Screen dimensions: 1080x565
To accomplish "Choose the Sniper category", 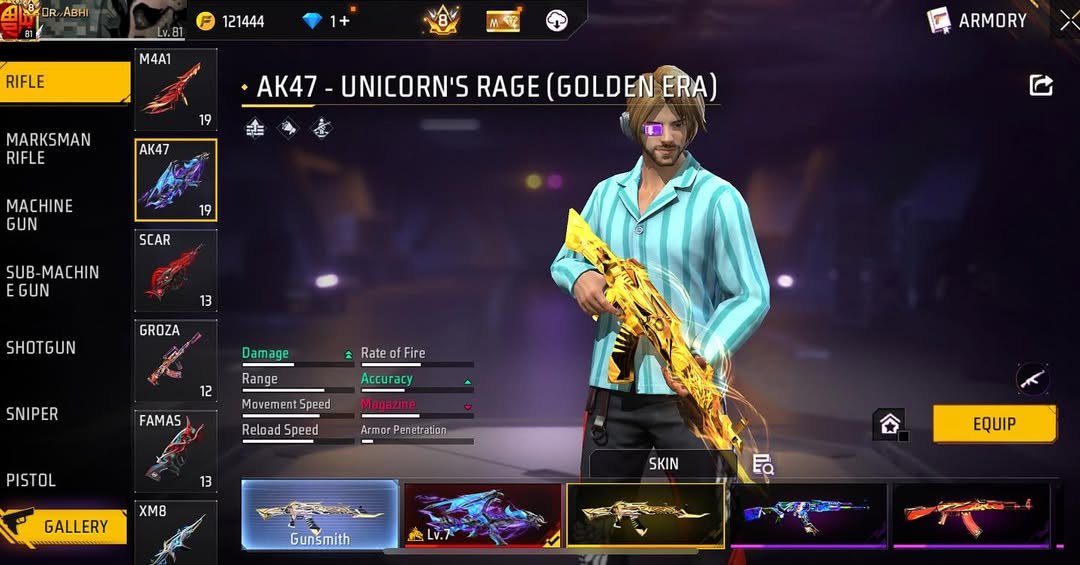I will click(x=32, y=414).
